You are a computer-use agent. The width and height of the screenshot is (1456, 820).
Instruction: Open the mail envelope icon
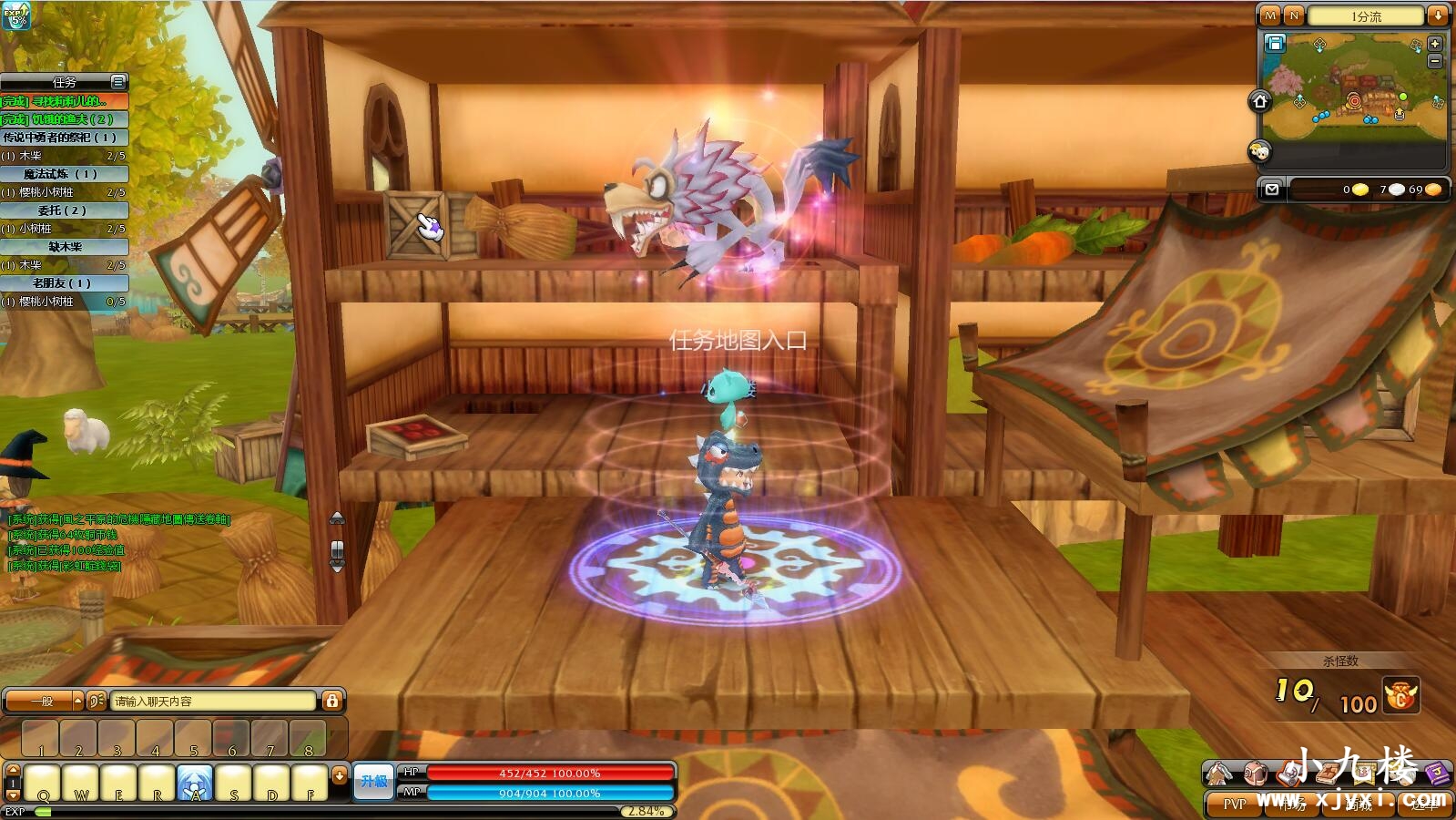(x=1272, y=189)
